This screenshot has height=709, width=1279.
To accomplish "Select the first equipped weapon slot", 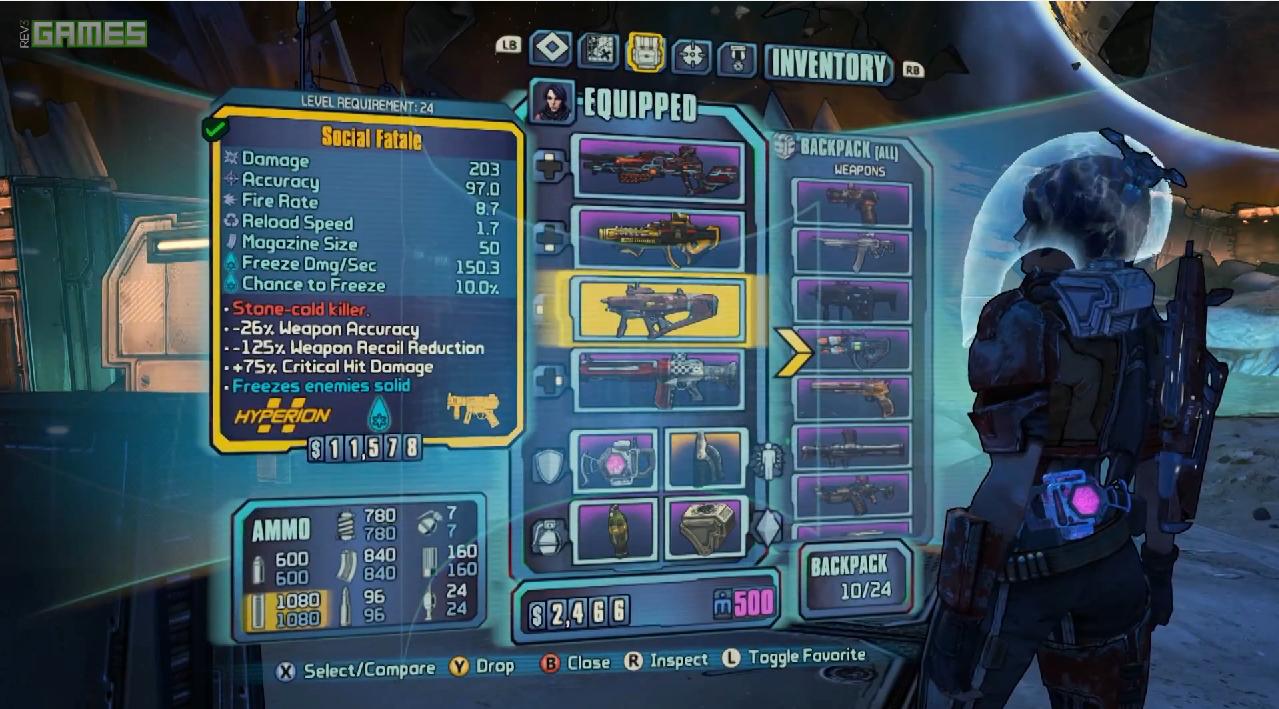I will click(657, 167).
